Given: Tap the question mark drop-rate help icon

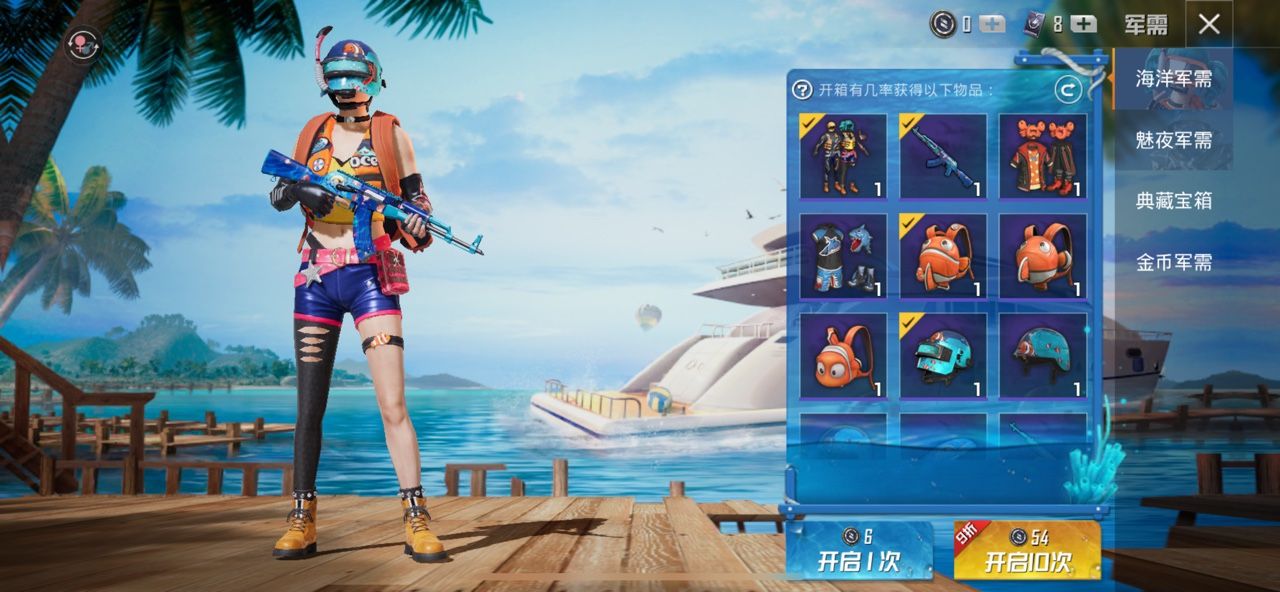Looking at the screenshot, I should point(802,90).
